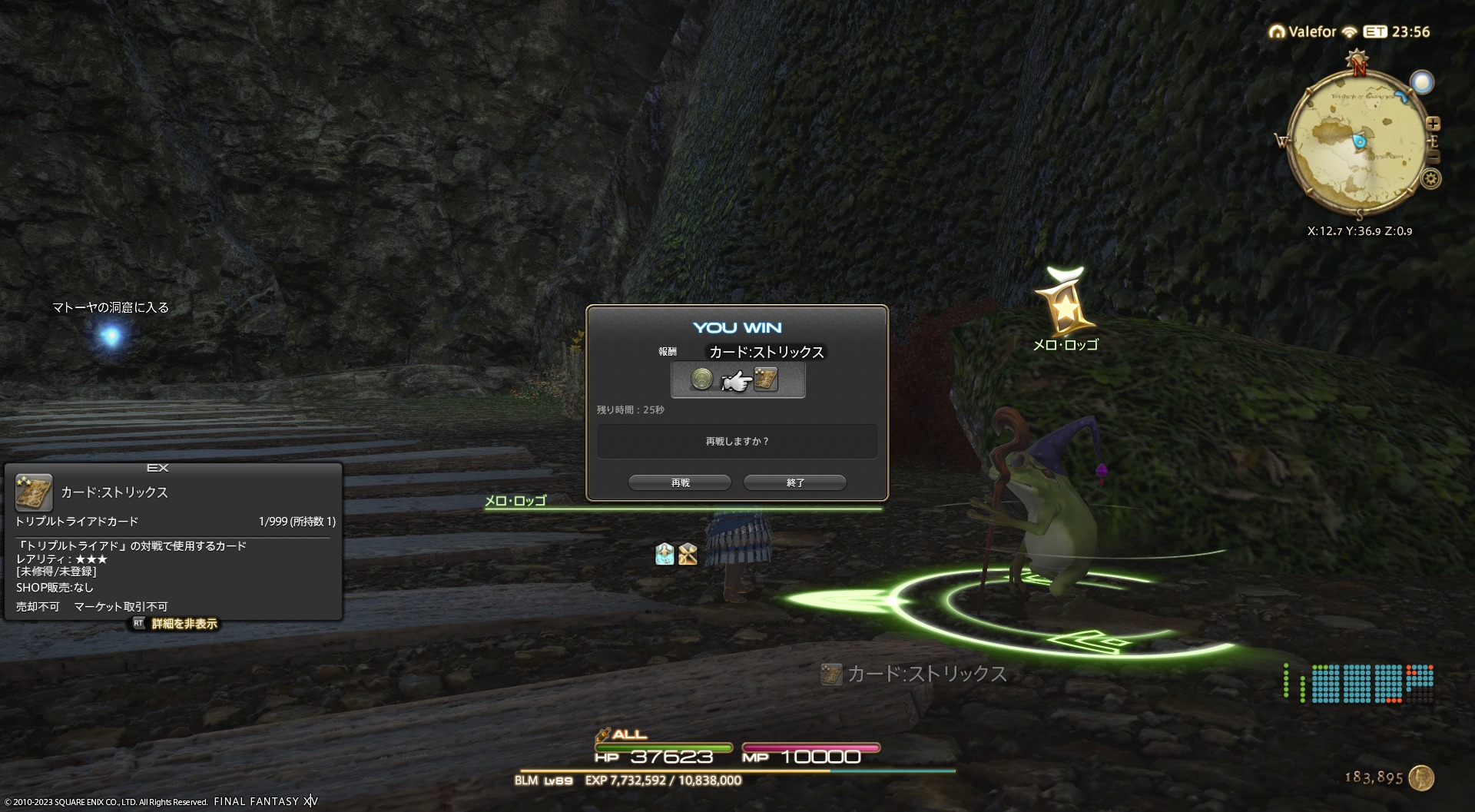Open the blue dotted inventory grid indicator
The height and width of the screenshot is (812, 1475).
tap(1371, 684)
